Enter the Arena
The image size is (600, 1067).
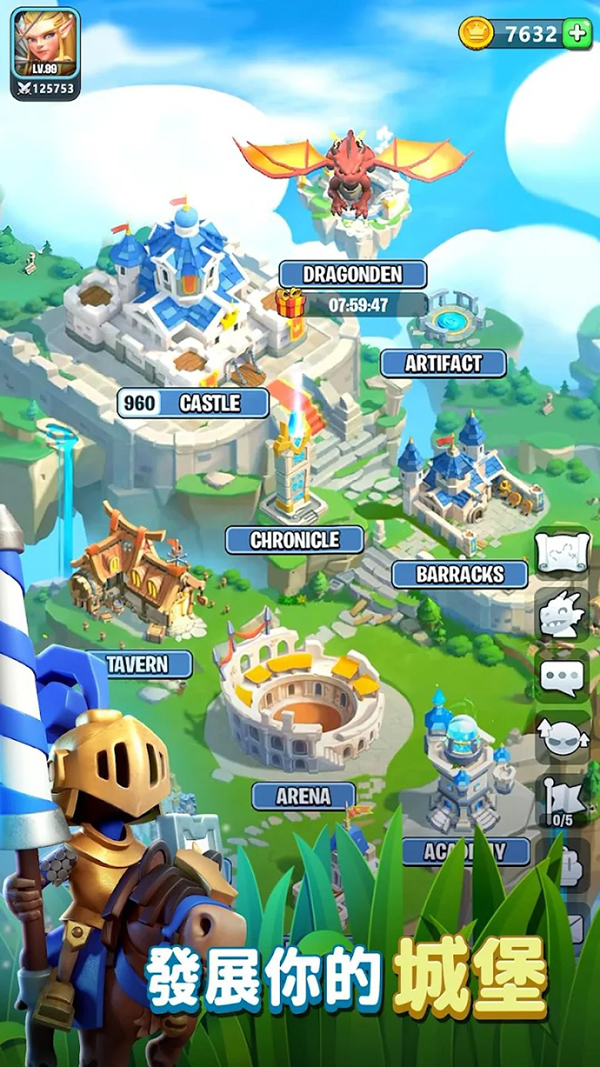click(x=303, y=796)
